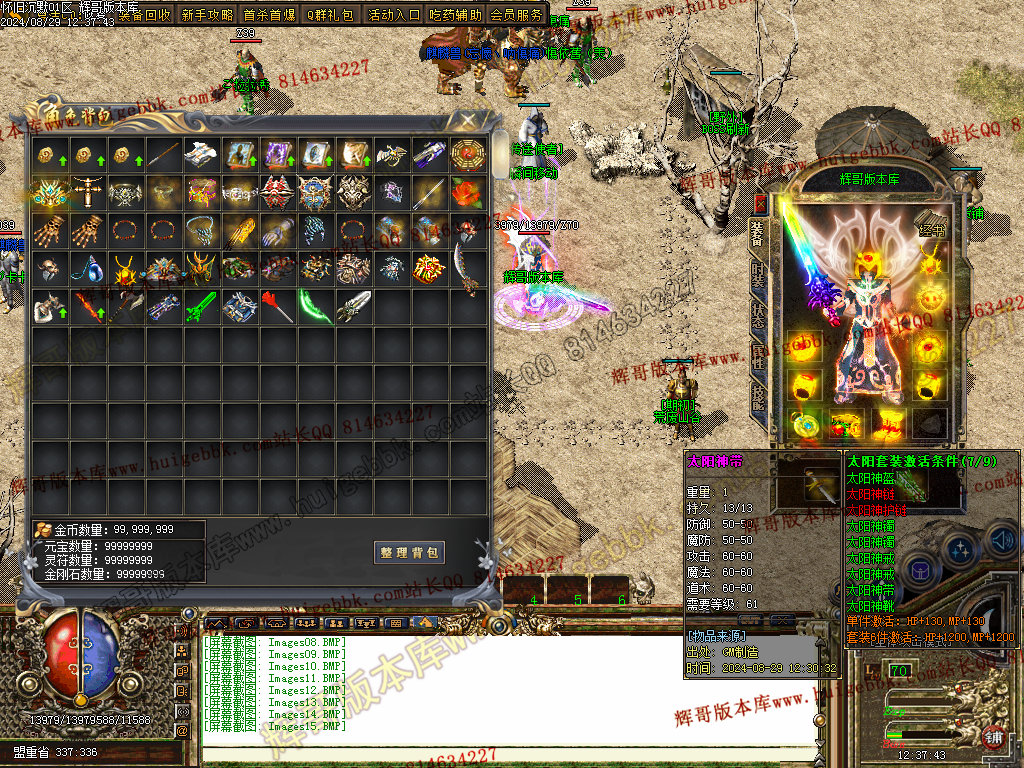
Task: Select the bagua yin-yang item slot
Action: click(466, 154)
